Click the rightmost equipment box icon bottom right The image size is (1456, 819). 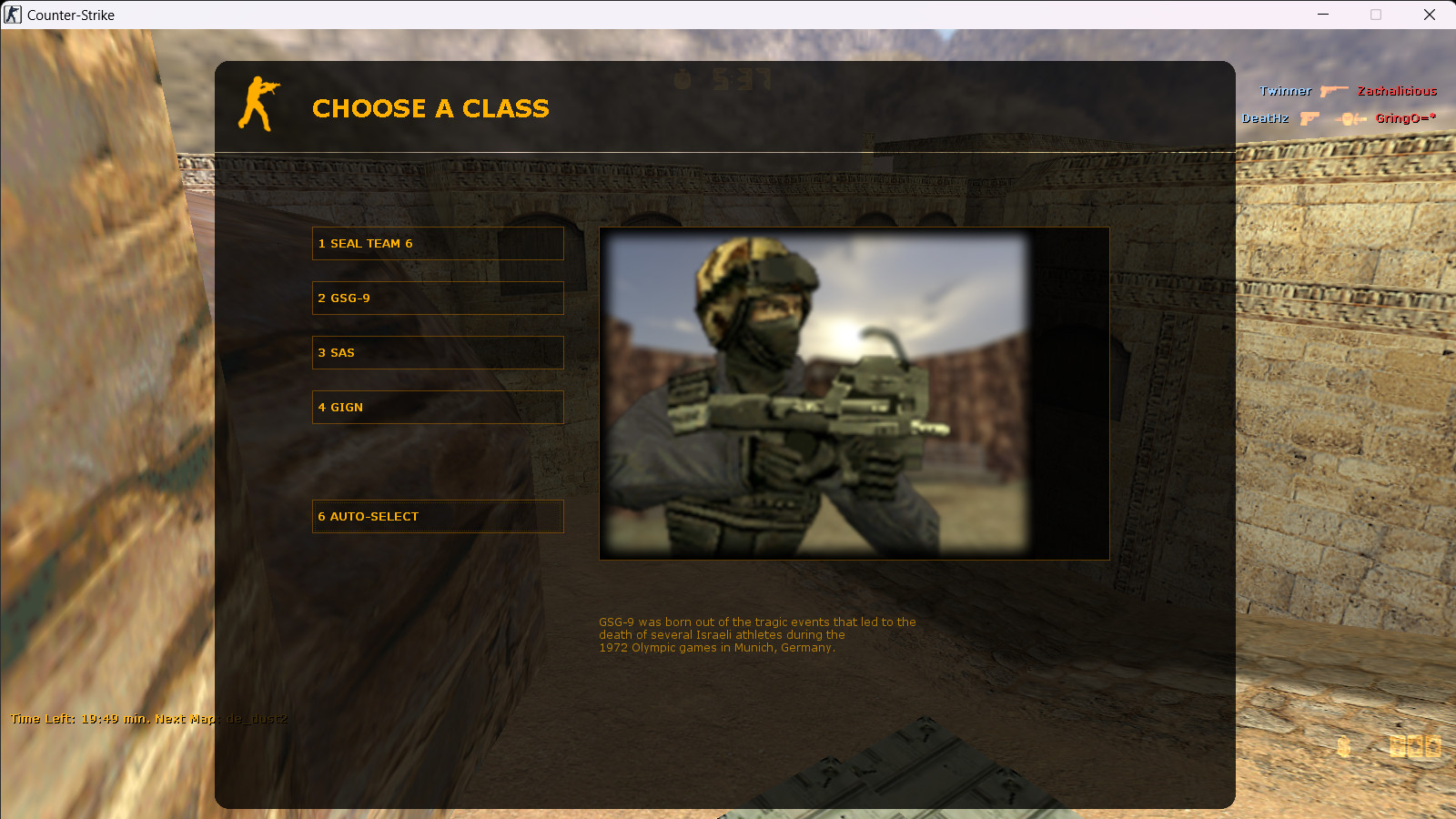coord(1432,746)
